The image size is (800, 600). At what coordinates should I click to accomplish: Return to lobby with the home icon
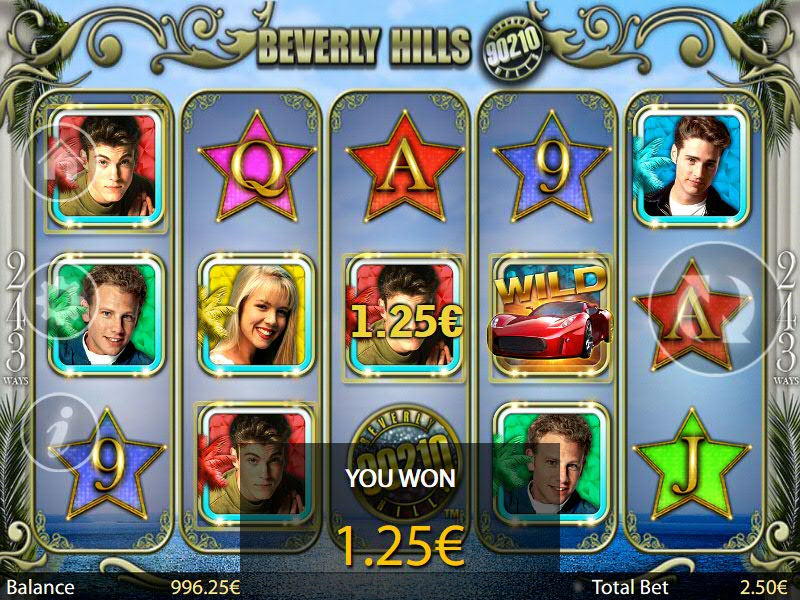coord(59,161)
